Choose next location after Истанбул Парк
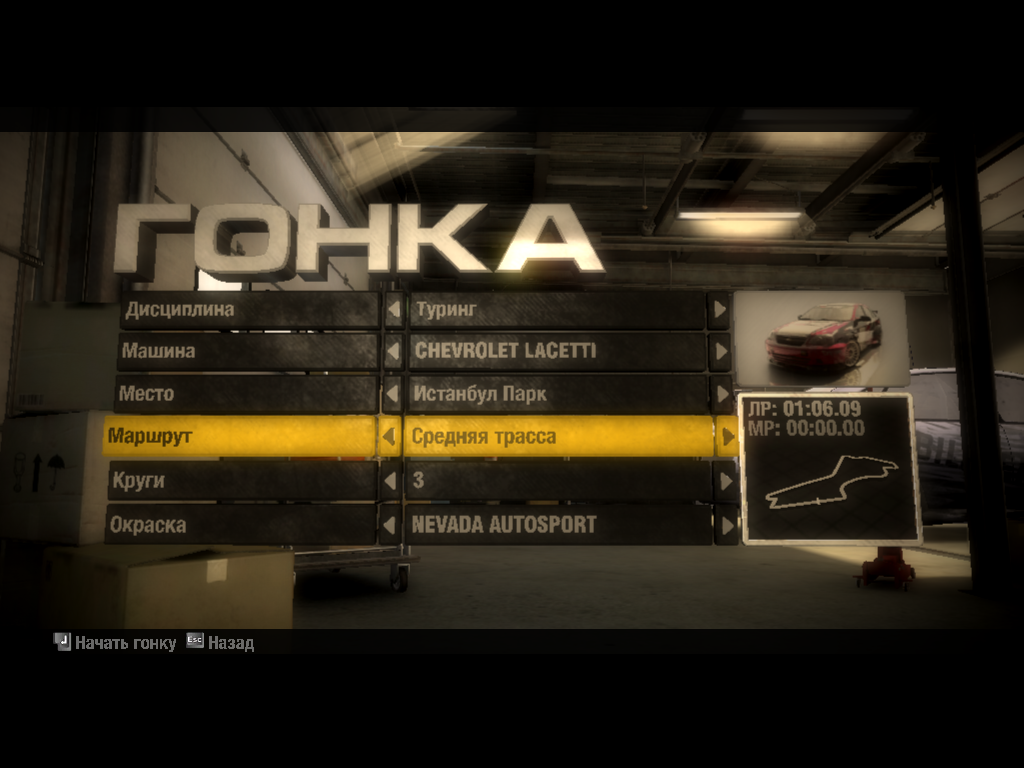 click(x=721, y=394)
